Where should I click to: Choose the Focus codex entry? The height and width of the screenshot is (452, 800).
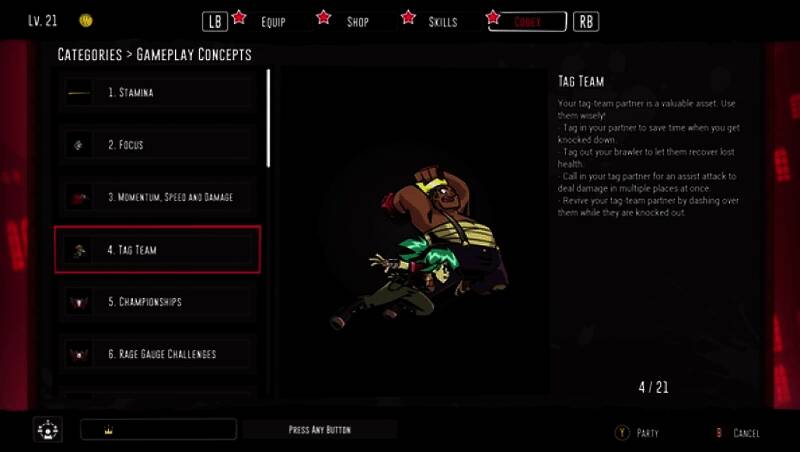(x=158, y=145)
